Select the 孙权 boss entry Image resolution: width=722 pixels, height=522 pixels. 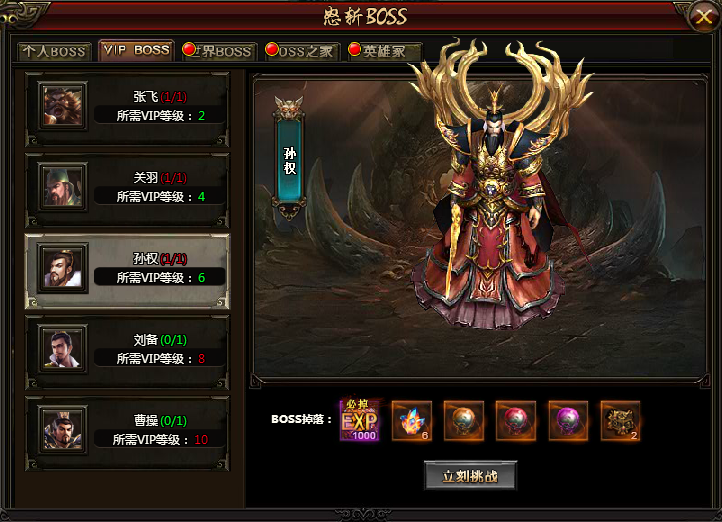[x=127, y=266]
